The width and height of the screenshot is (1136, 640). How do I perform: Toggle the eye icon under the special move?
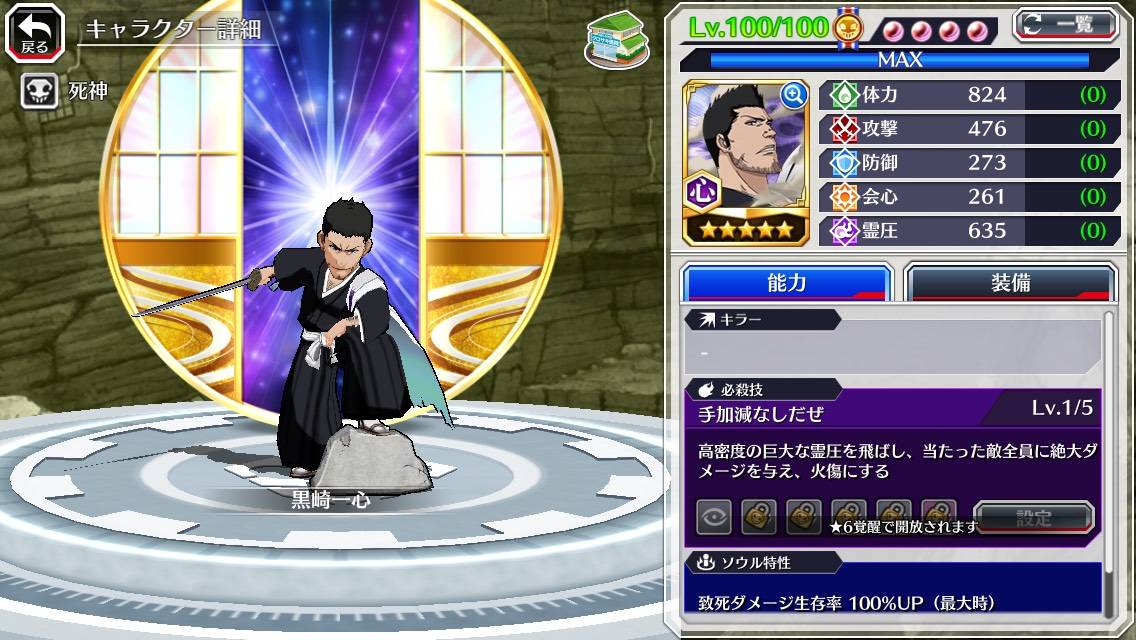point(714,516)
